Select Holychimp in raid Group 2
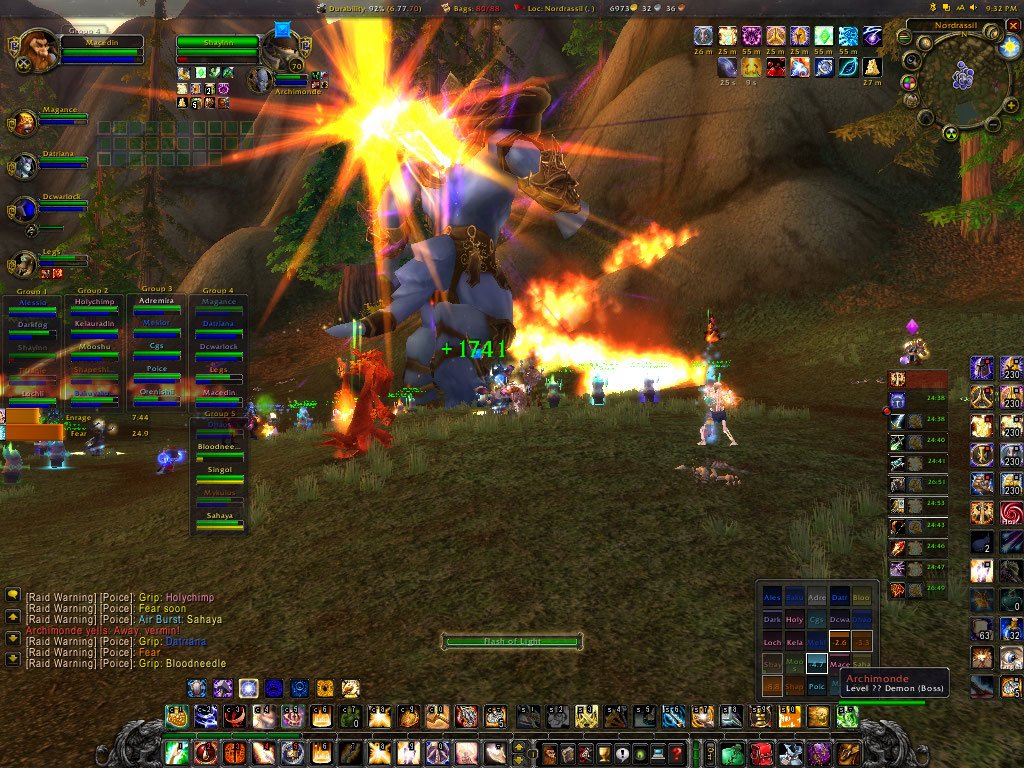 93,301
